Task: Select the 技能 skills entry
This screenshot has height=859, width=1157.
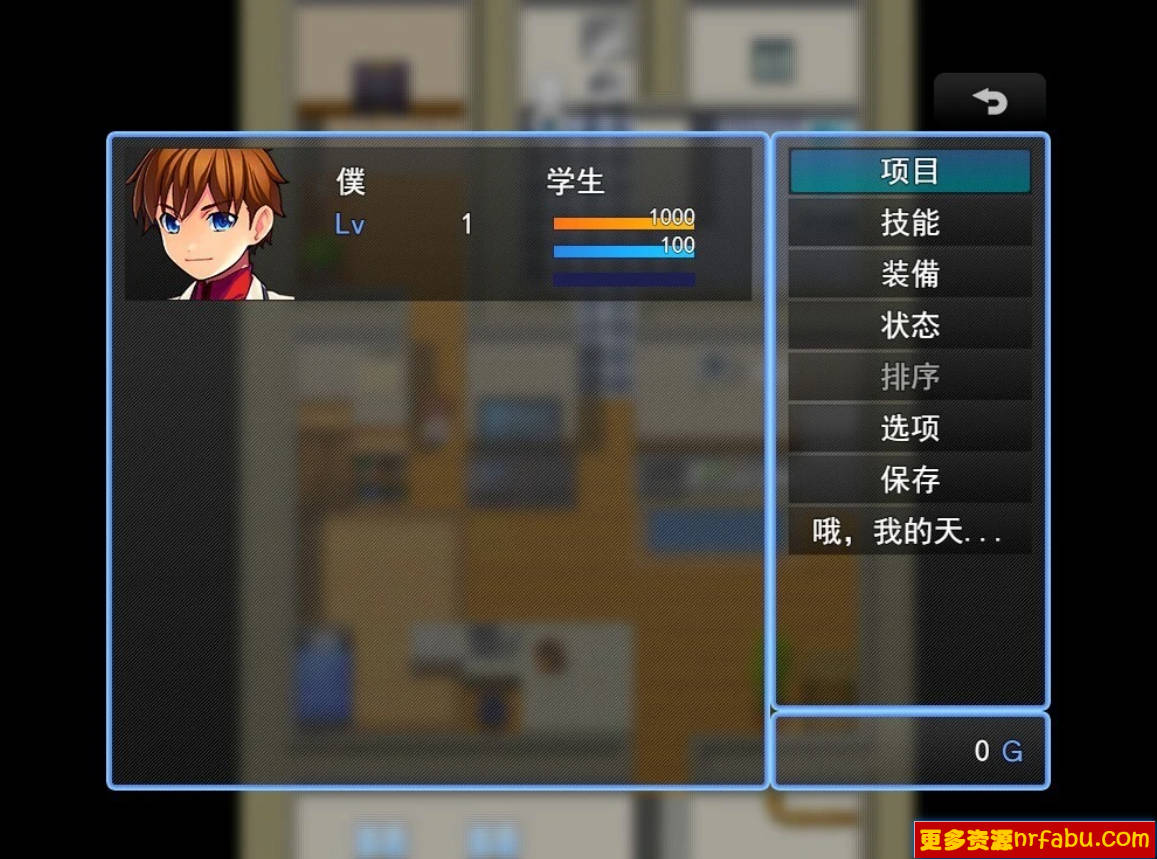Action: (909, 223)
